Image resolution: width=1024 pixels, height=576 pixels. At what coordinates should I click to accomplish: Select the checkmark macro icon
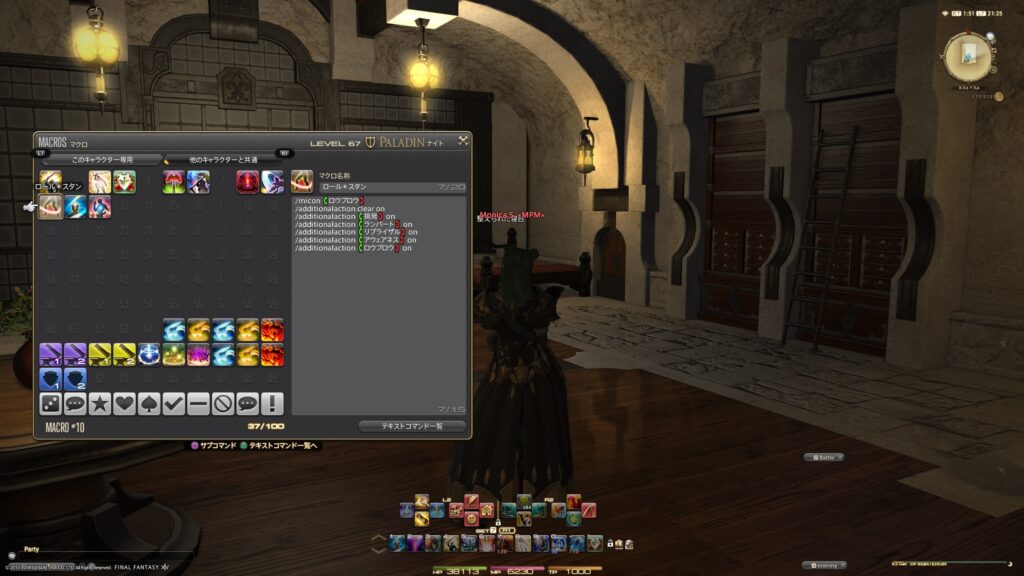coord(174,403)
